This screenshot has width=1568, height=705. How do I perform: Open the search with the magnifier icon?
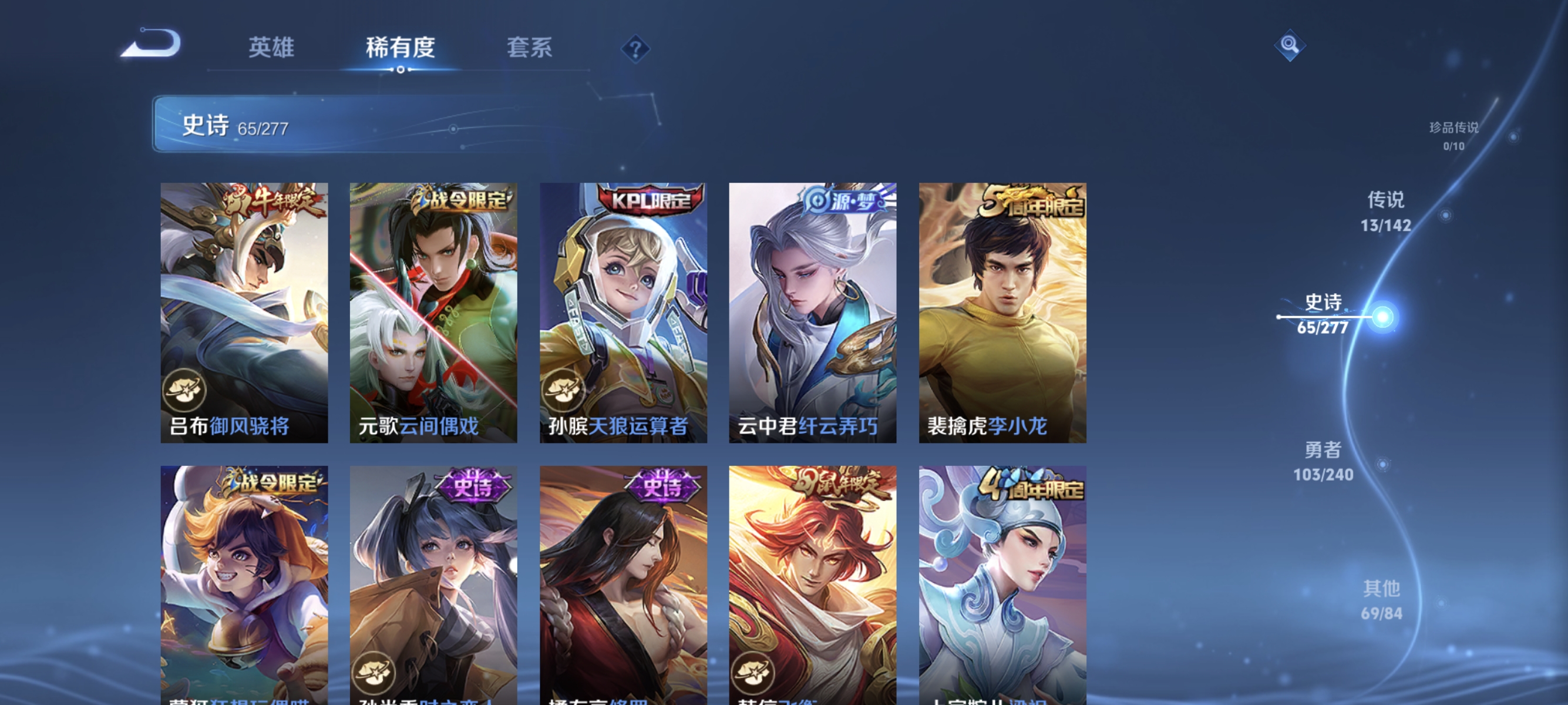pos(1290,45)
